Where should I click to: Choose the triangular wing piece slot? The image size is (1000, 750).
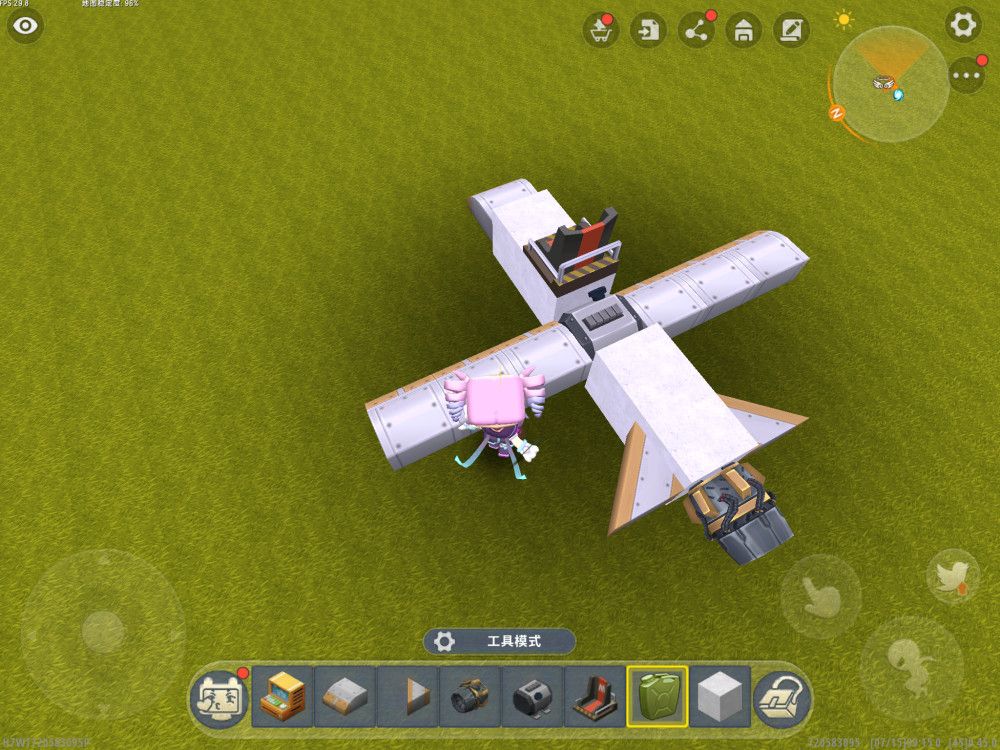pos(407,696)
